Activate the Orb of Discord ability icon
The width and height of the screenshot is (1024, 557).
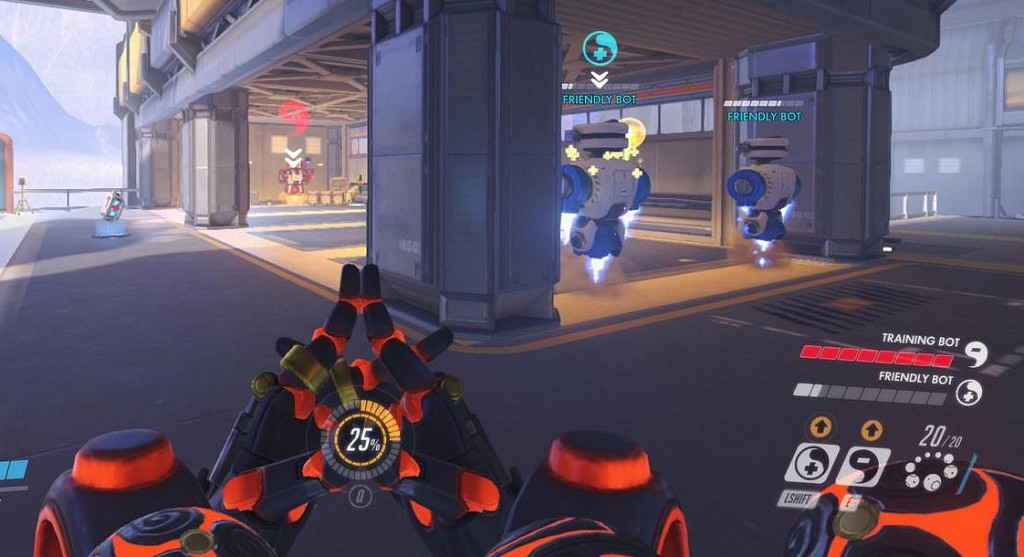(x=863, y=466)
